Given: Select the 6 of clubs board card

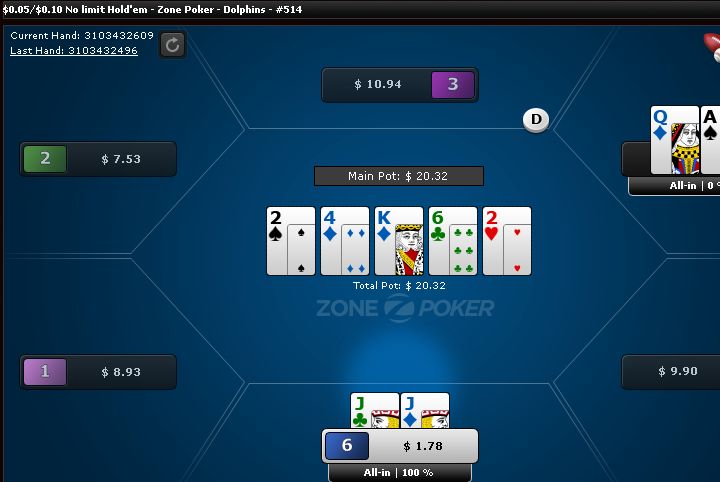Looking at the screenshot, I should coord(452,241).
